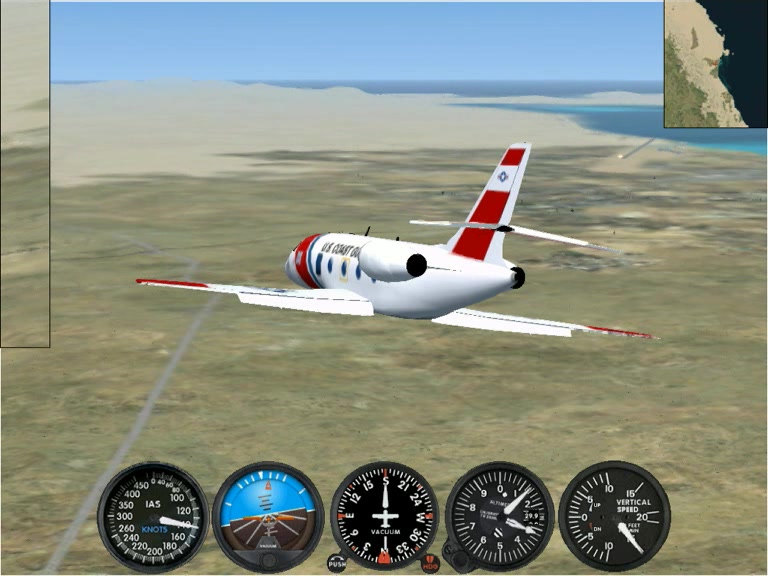Select the artificial horizon attitude gauge
768x576 pixels.
pyautogui.click(x=268, y=514)
